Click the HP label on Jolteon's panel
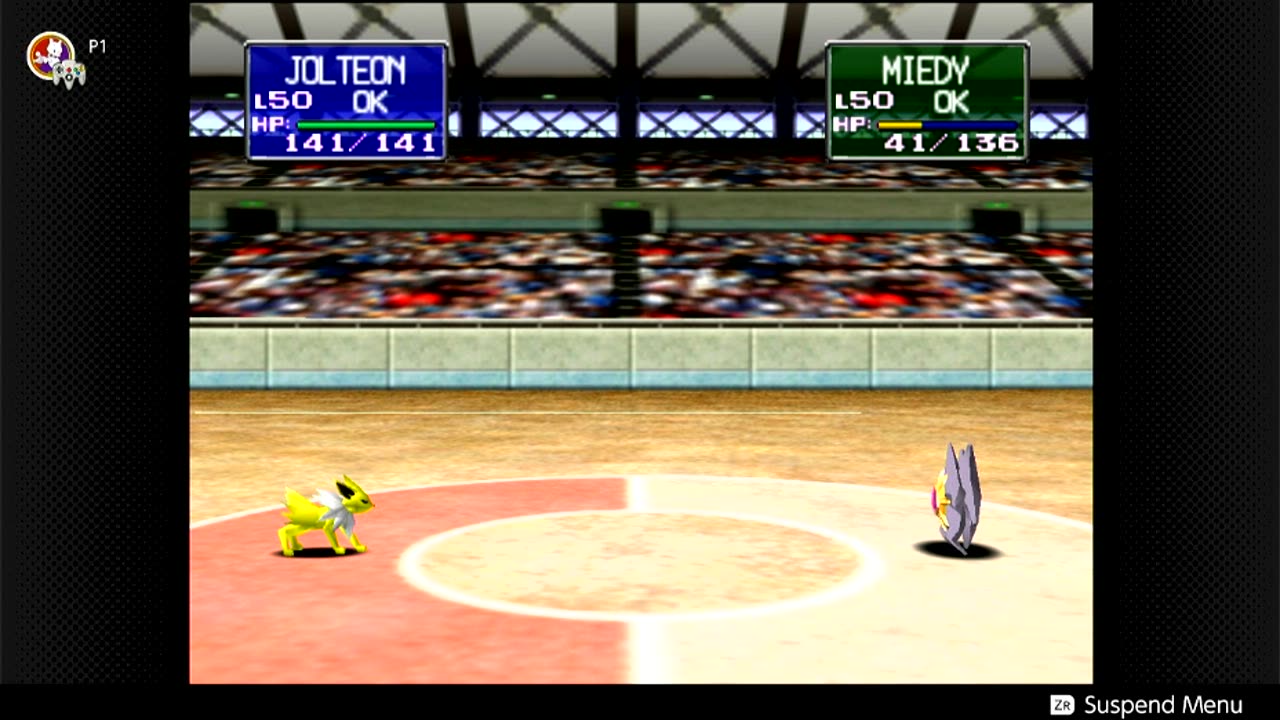The width and height of the screenshot is (1280, 720). (271, 123)
